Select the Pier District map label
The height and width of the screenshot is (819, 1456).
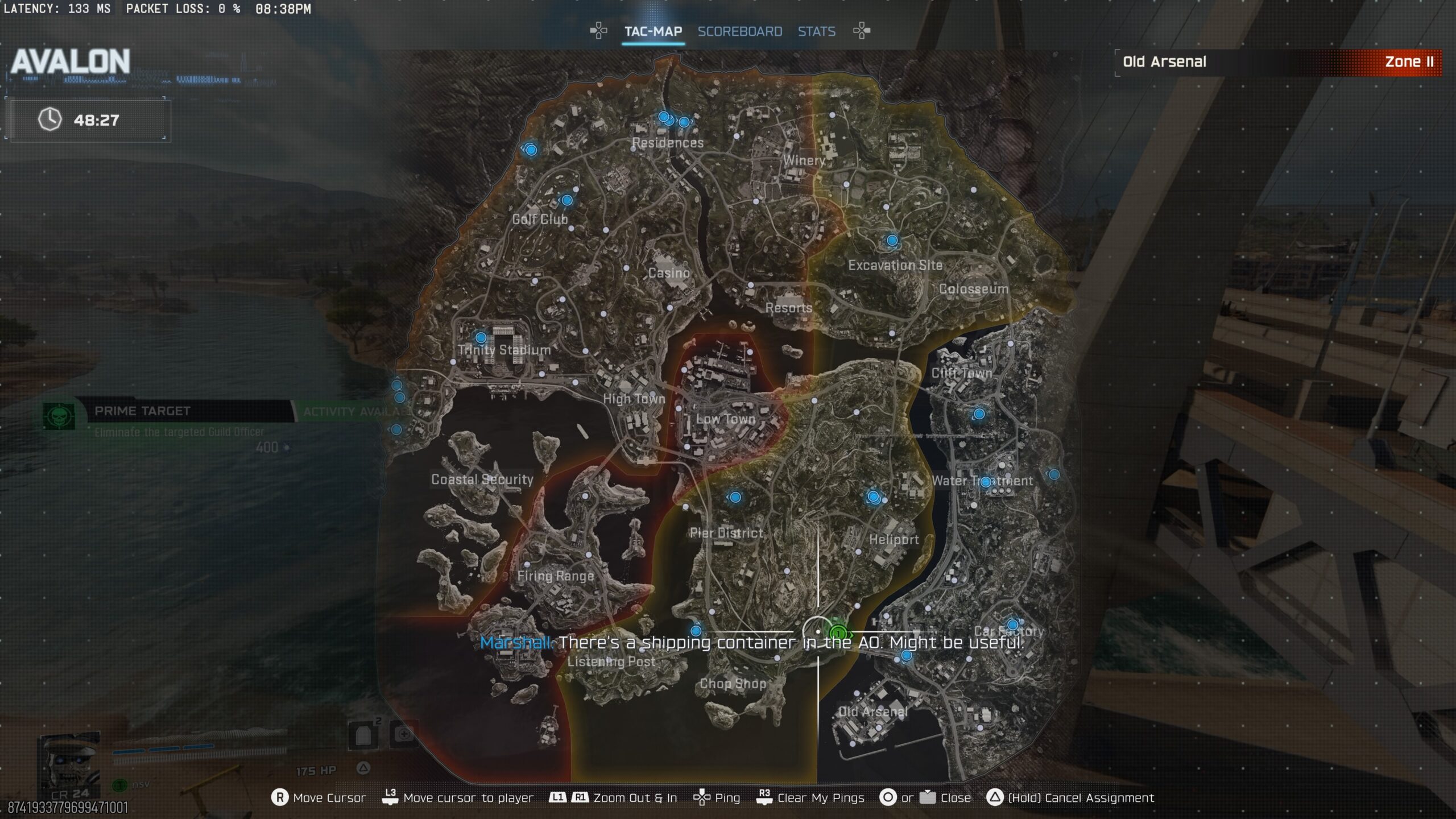click(x=726, y=533)
